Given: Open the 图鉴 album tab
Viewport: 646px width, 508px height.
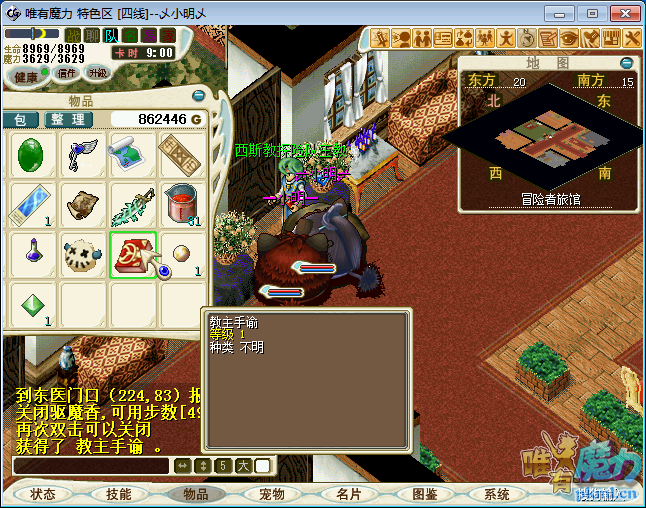Looking at the screenshot, I should (x=425, y=494).
